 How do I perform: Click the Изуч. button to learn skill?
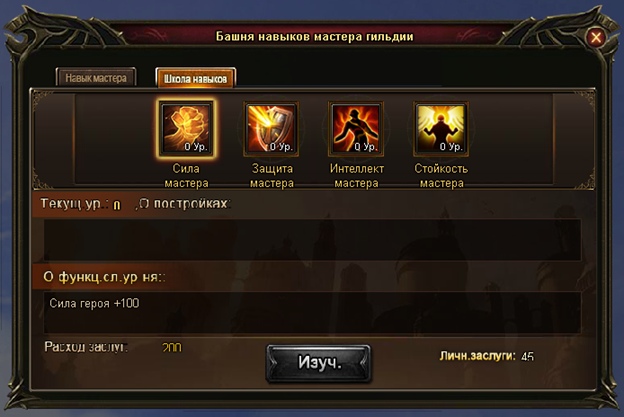(318, 362)
